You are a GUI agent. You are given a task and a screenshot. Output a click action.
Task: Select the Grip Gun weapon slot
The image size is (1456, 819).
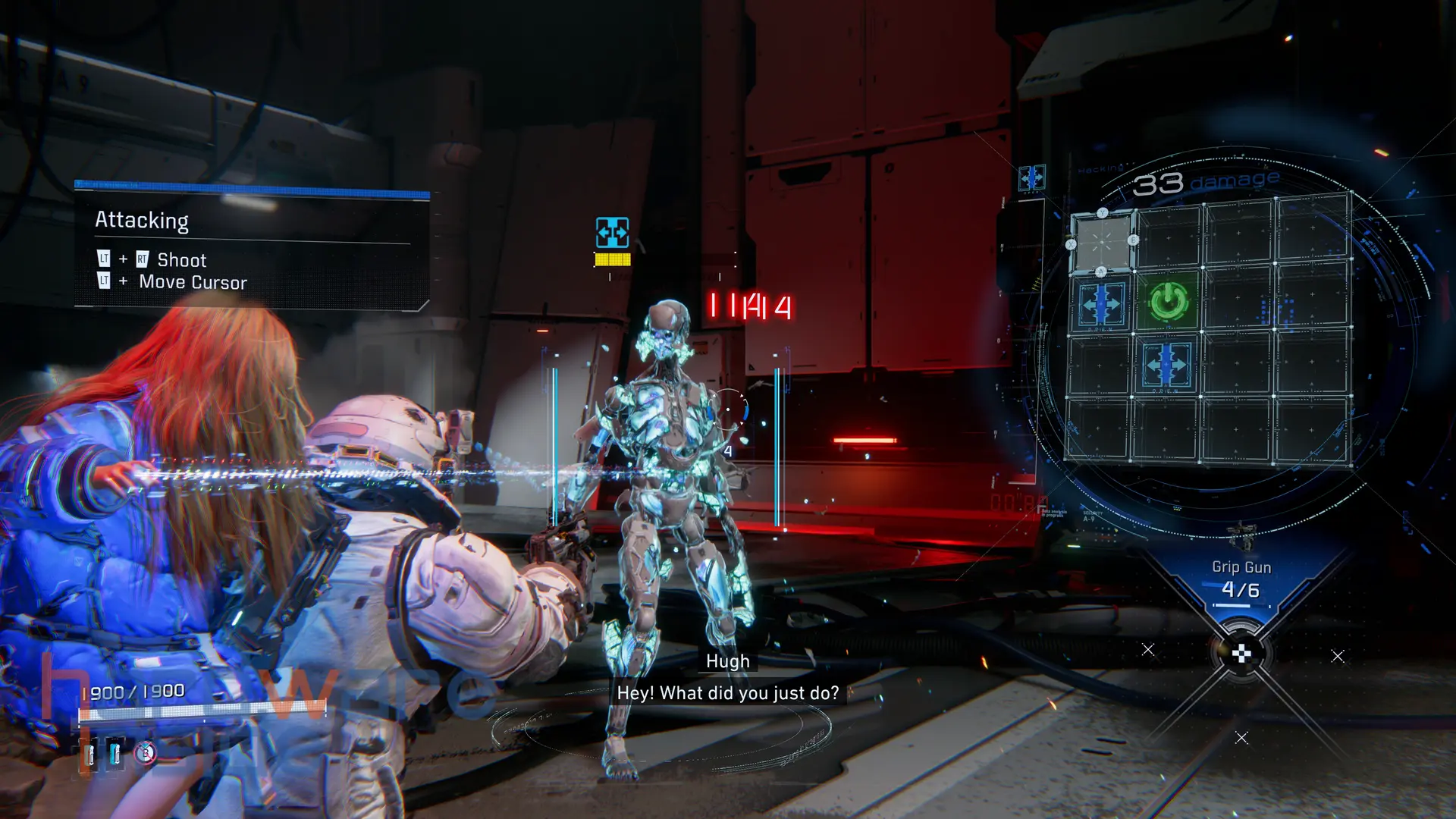1241,580
